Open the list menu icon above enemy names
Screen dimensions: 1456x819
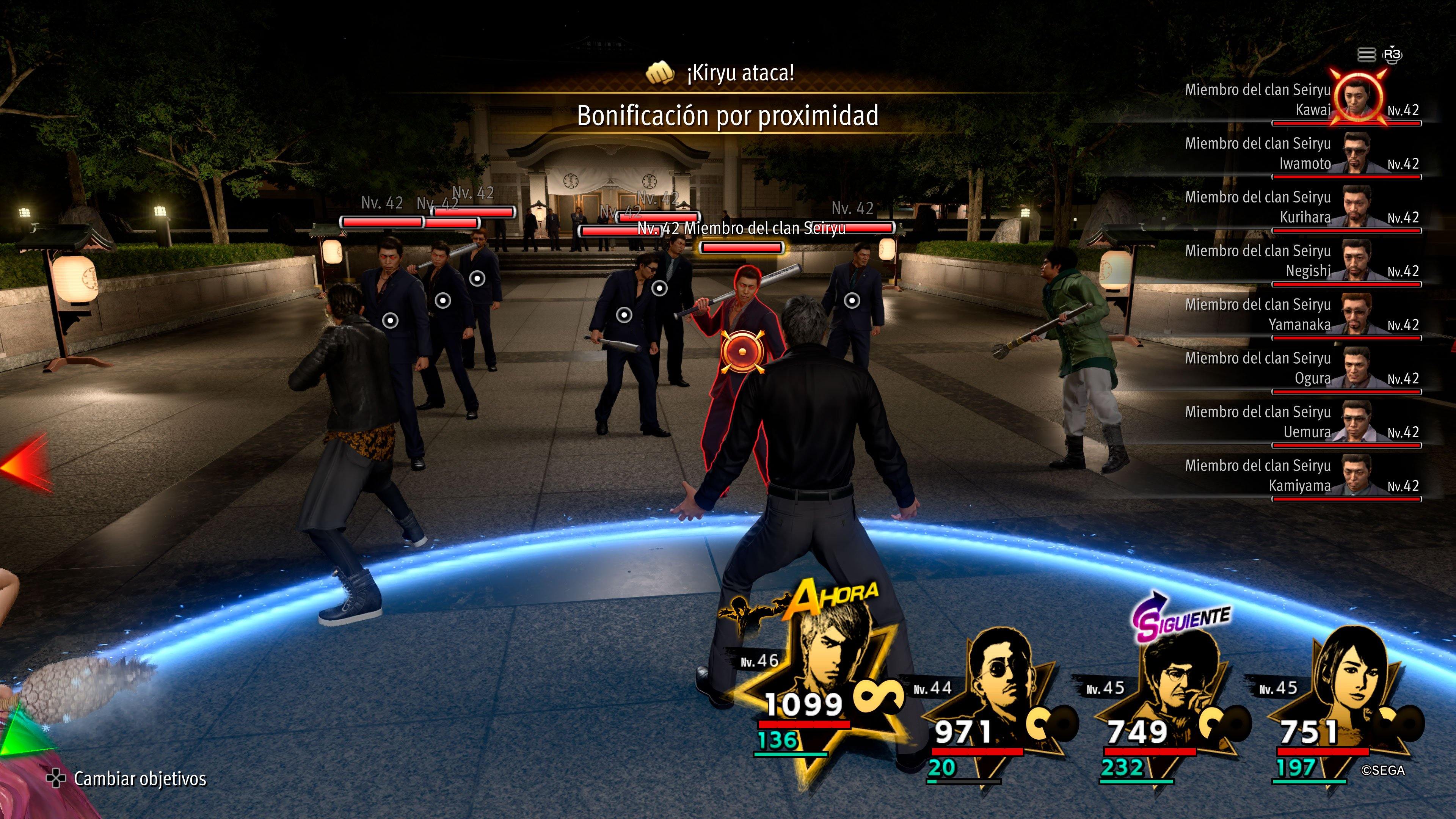[1366, 55]
